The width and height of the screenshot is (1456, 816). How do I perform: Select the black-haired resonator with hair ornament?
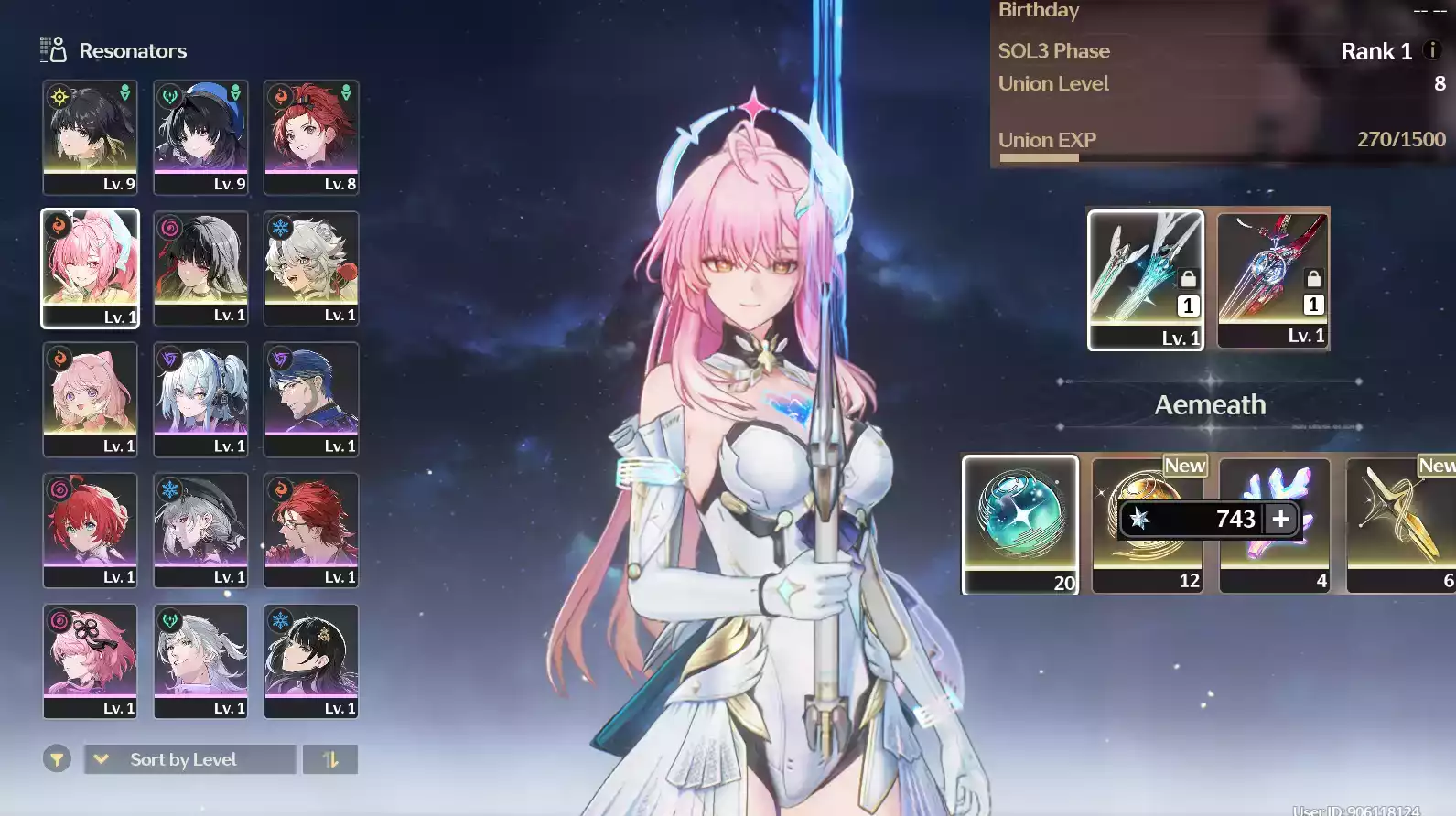[311, 660]
